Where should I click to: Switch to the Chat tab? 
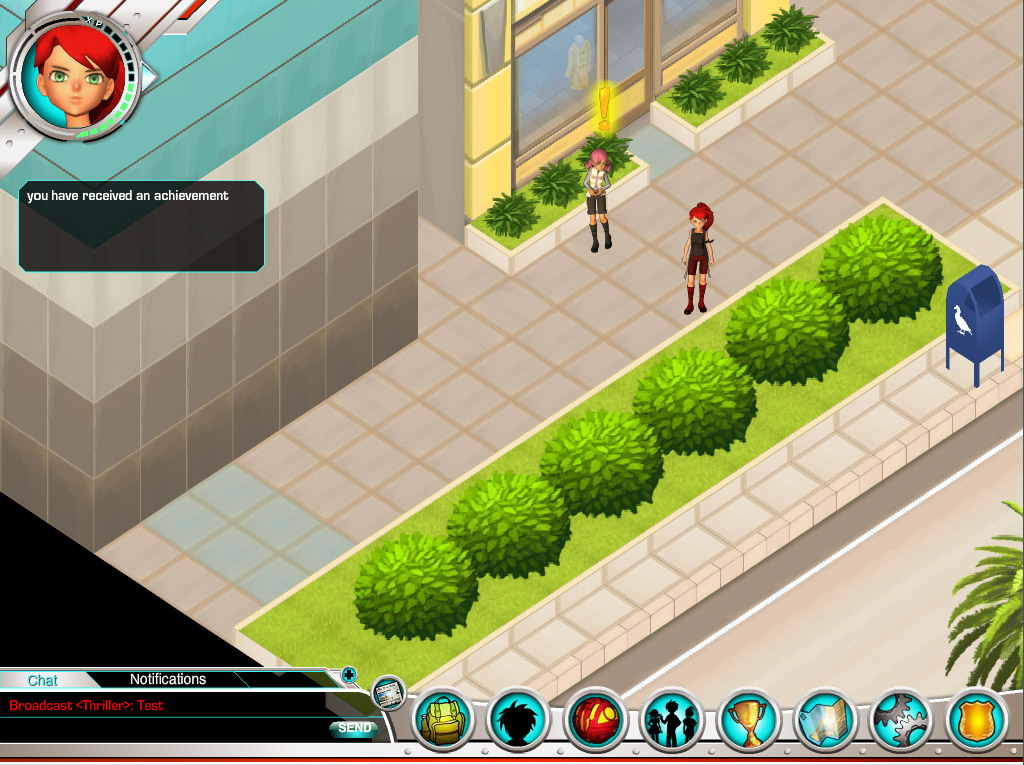coord(42,680)
